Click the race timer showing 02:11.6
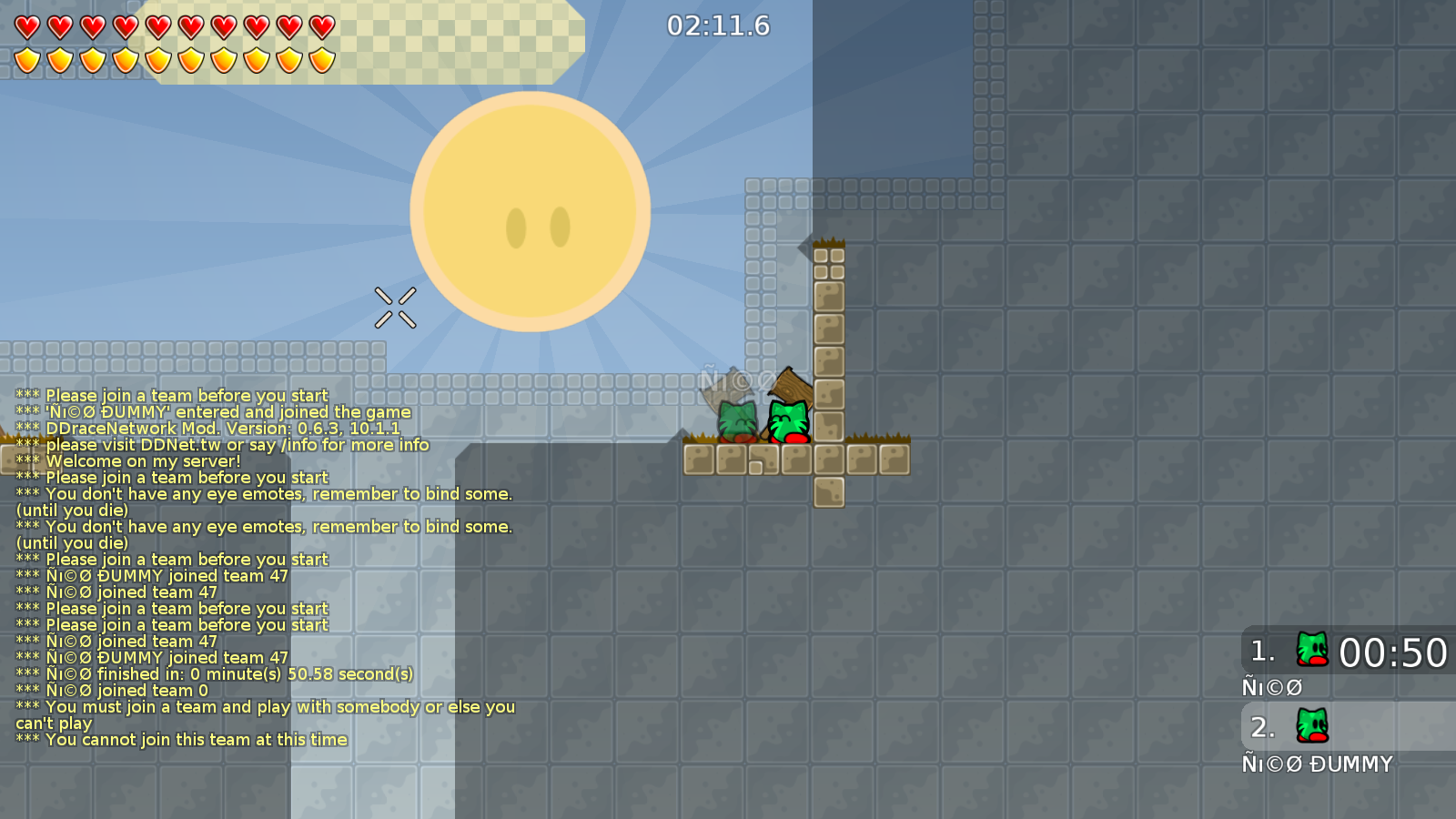The height and width of the screenshot is (819, 1456). [x=718, y=27]
